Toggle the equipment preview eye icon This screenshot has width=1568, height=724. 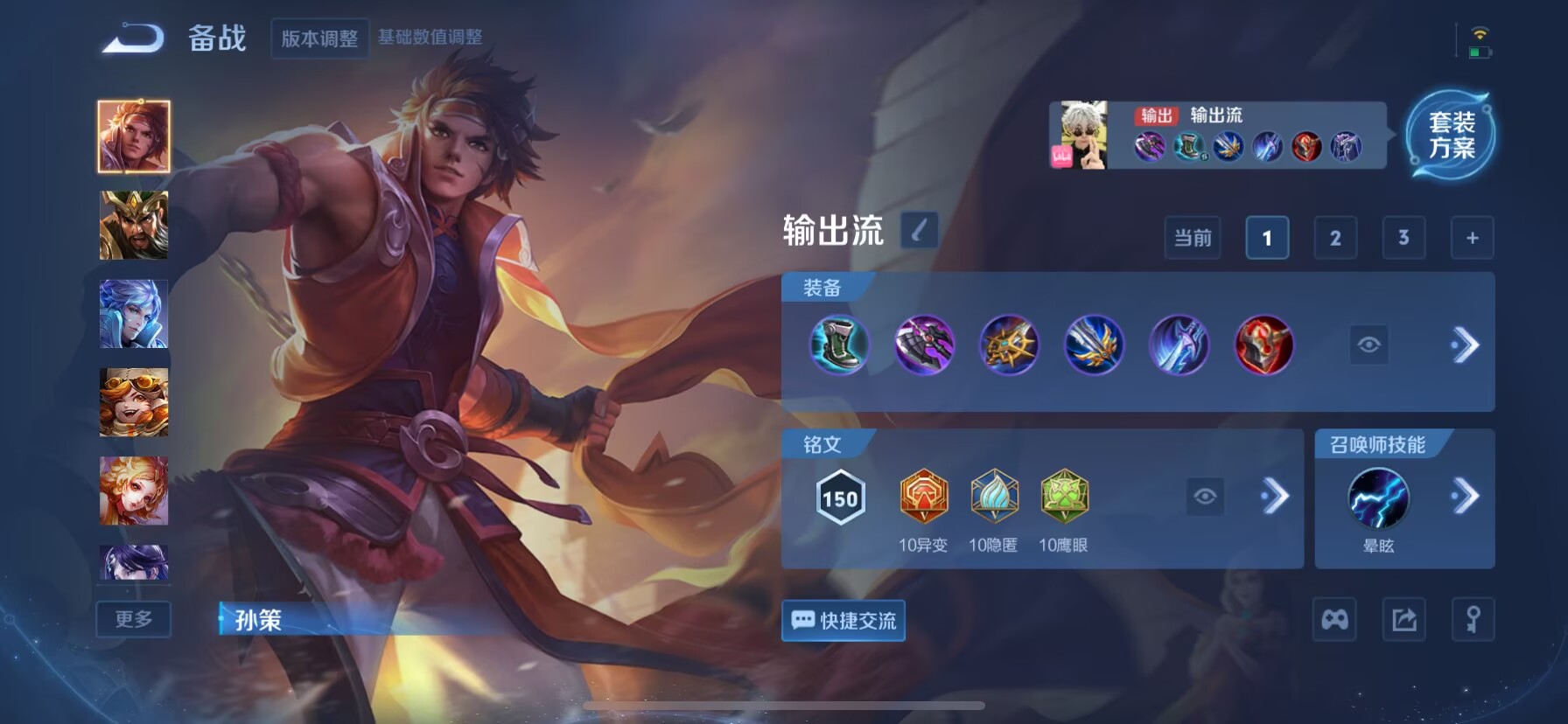(x=1368, y=345)
